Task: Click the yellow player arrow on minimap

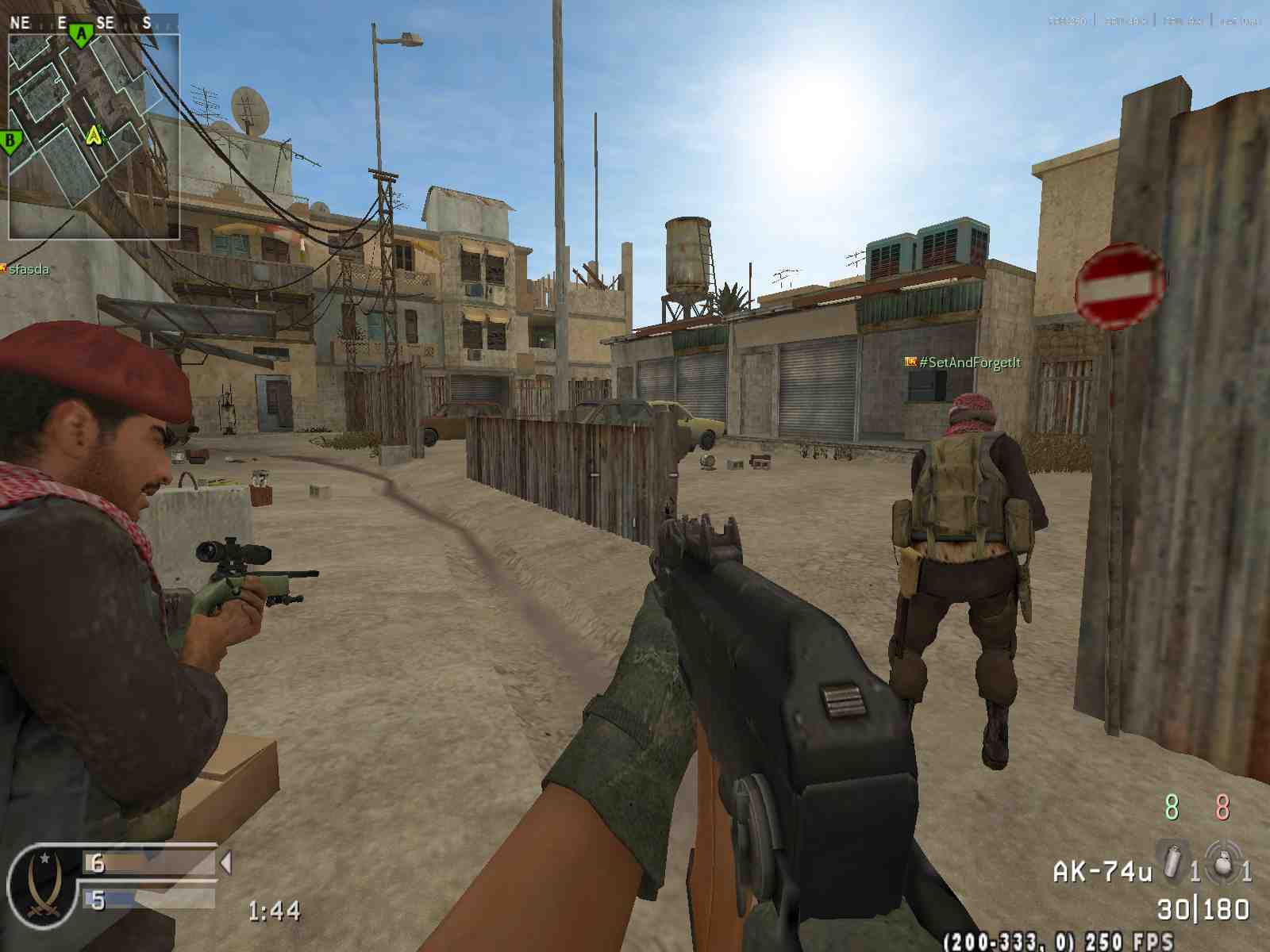Action: pyautogui.click(x=94, y=135)
